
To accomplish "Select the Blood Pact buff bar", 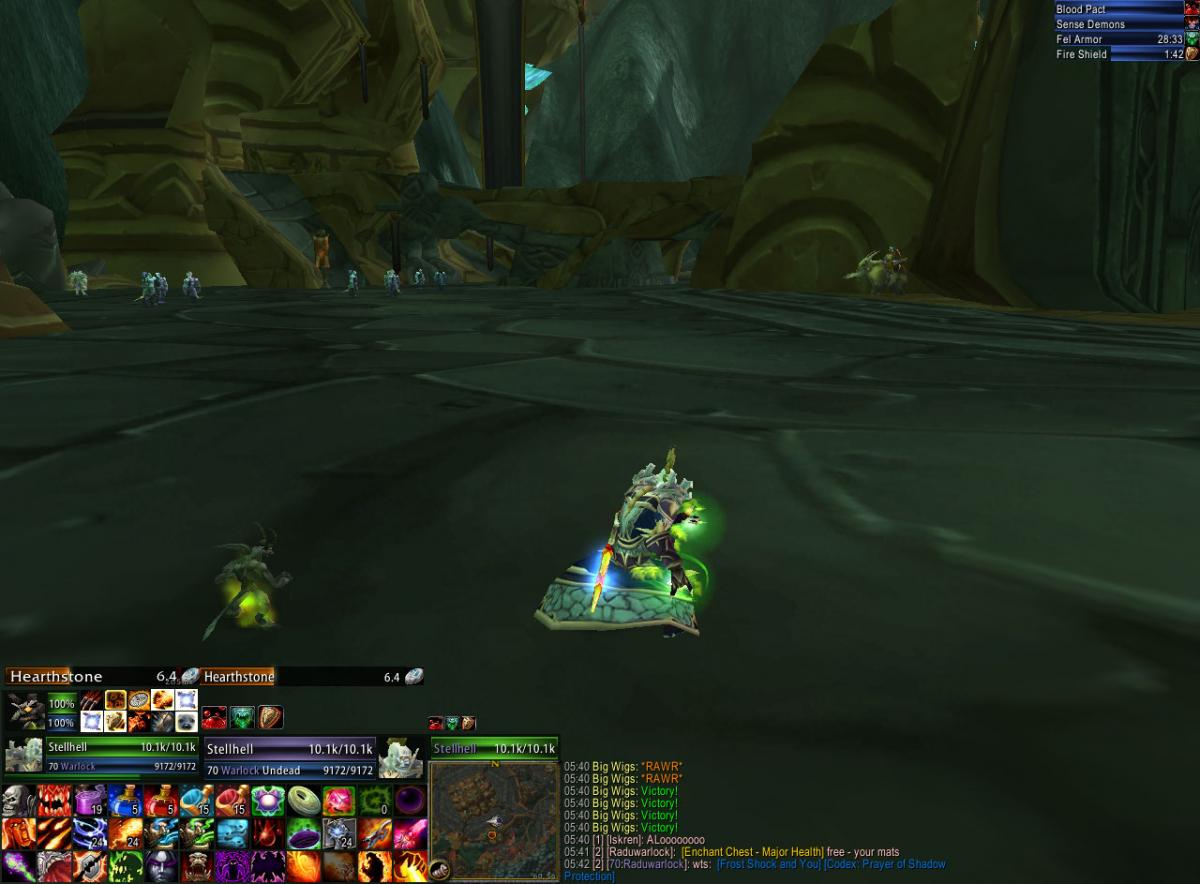I will coord(1119,9).
